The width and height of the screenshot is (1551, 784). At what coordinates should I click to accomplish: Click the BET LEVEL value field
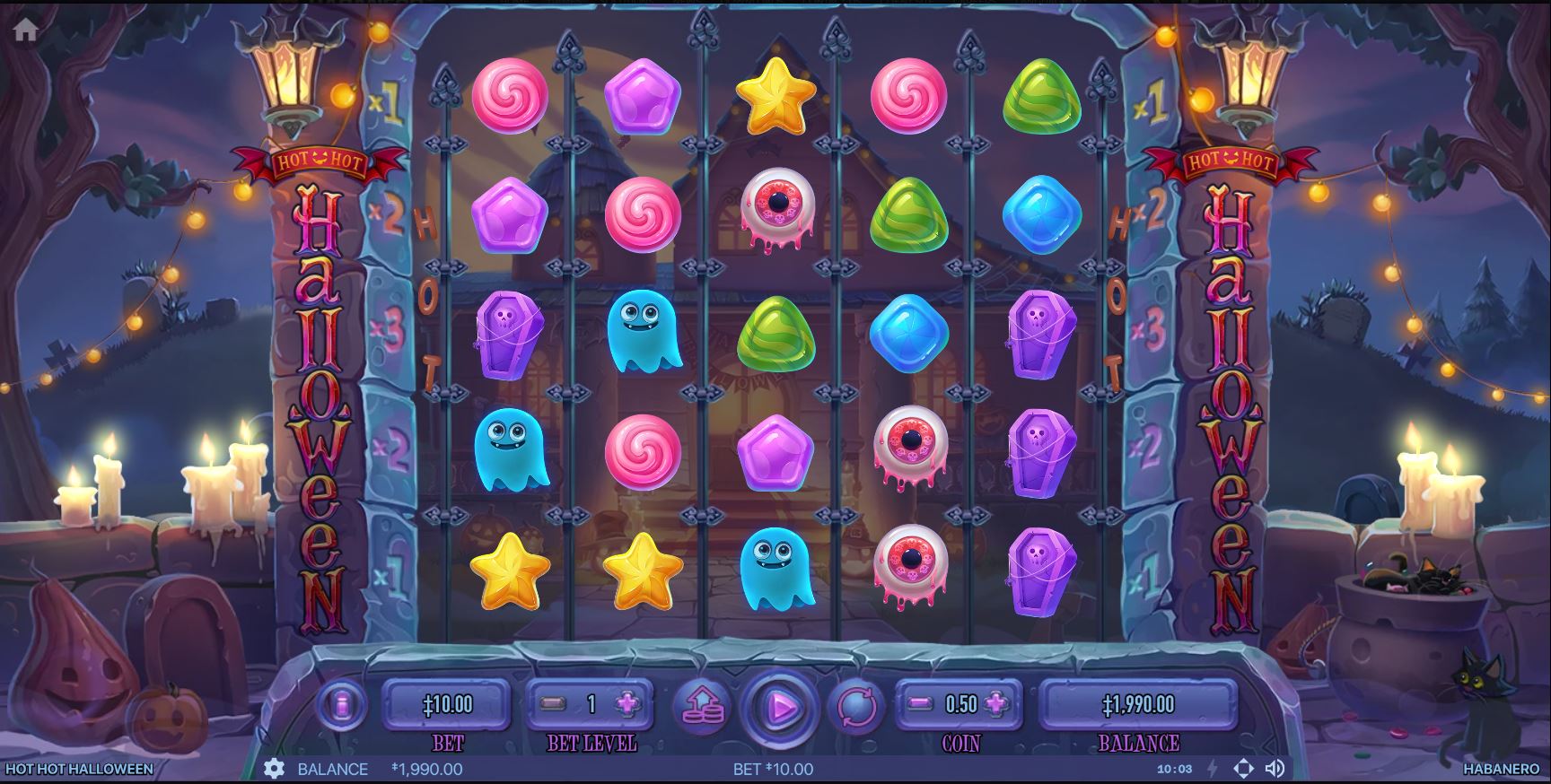tap(591, 705)
